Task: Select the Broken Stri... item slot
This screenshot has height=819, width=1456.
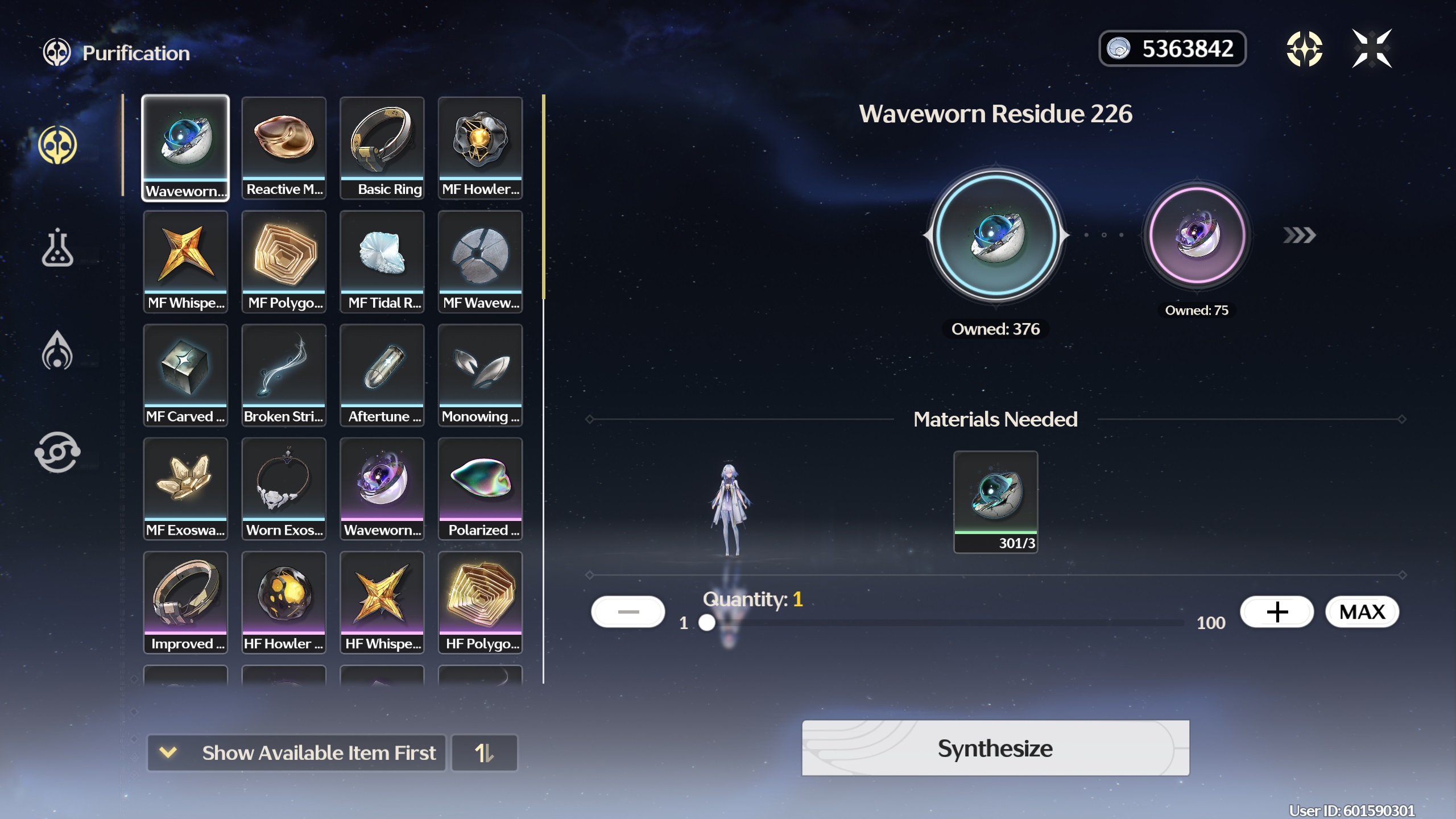Action: pos(284,375)
